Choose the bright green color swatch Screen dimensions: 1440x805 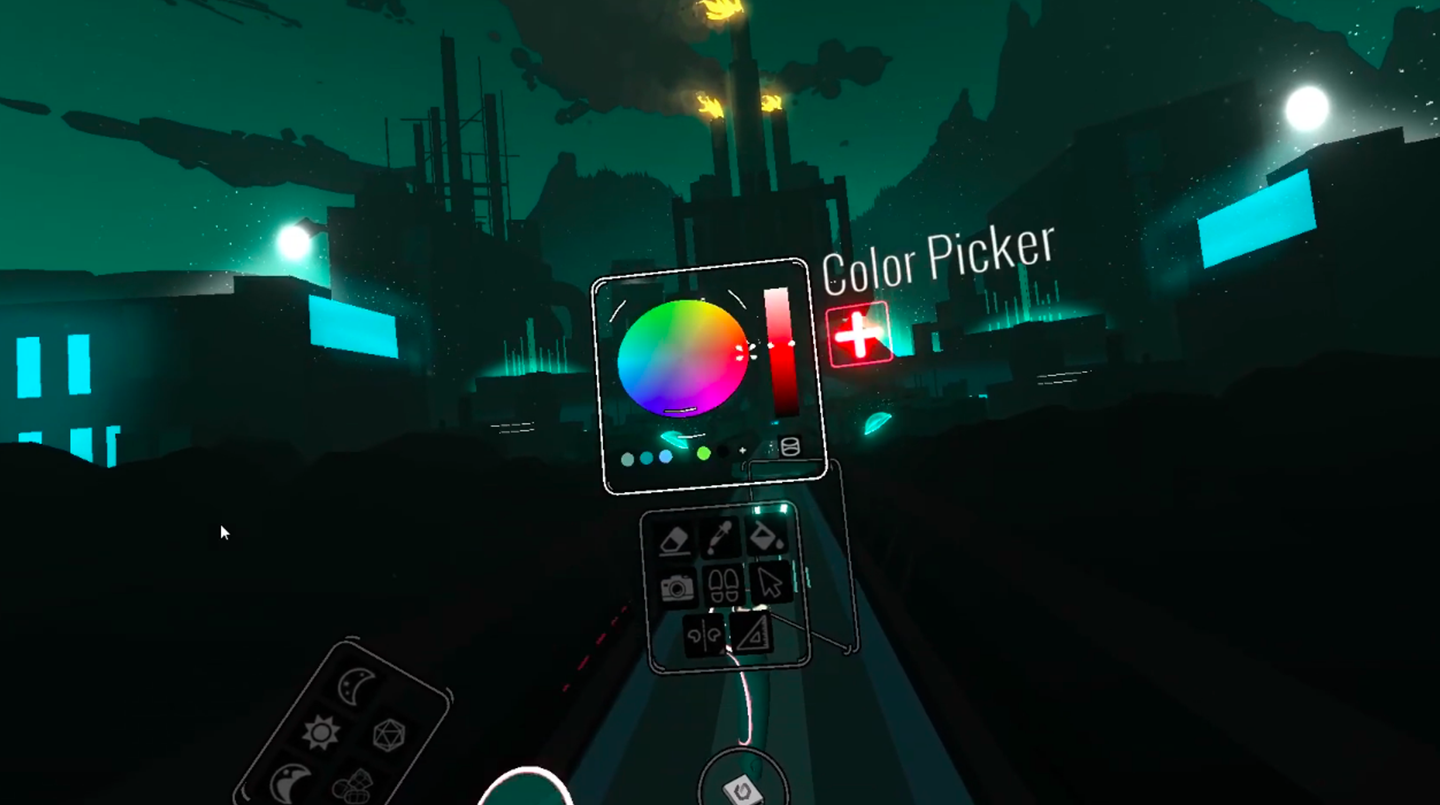tap(704, 453)
